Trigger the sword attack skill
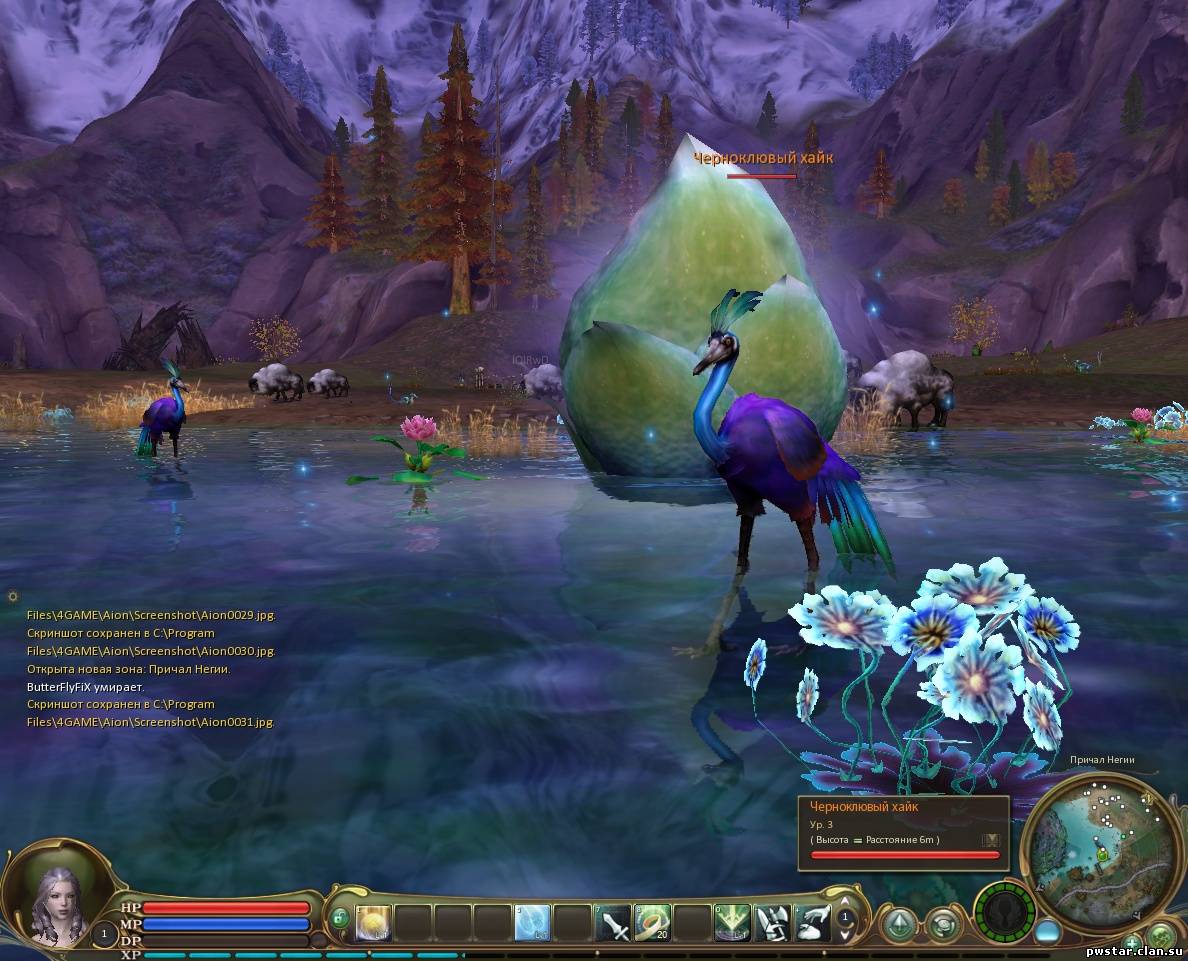The image size is (1188, 961). point(612,922)
